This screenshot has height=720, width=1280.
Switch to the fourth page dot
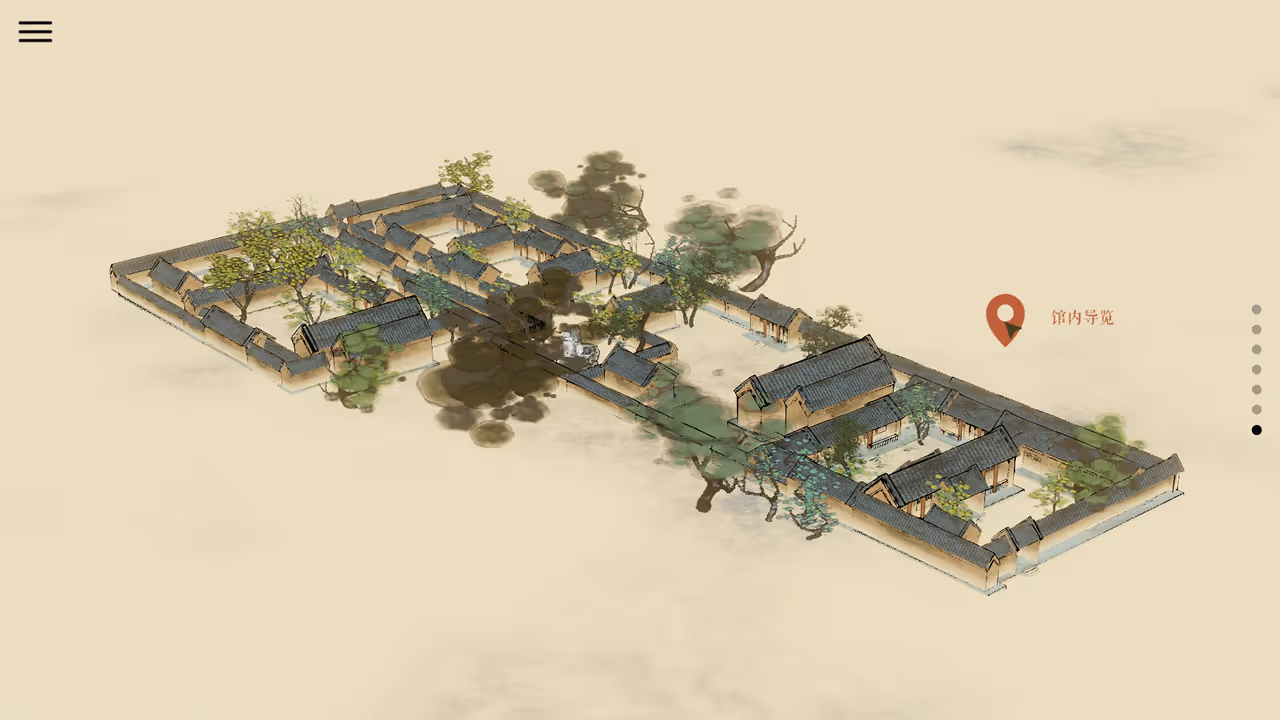click(x=1257, y=369)
